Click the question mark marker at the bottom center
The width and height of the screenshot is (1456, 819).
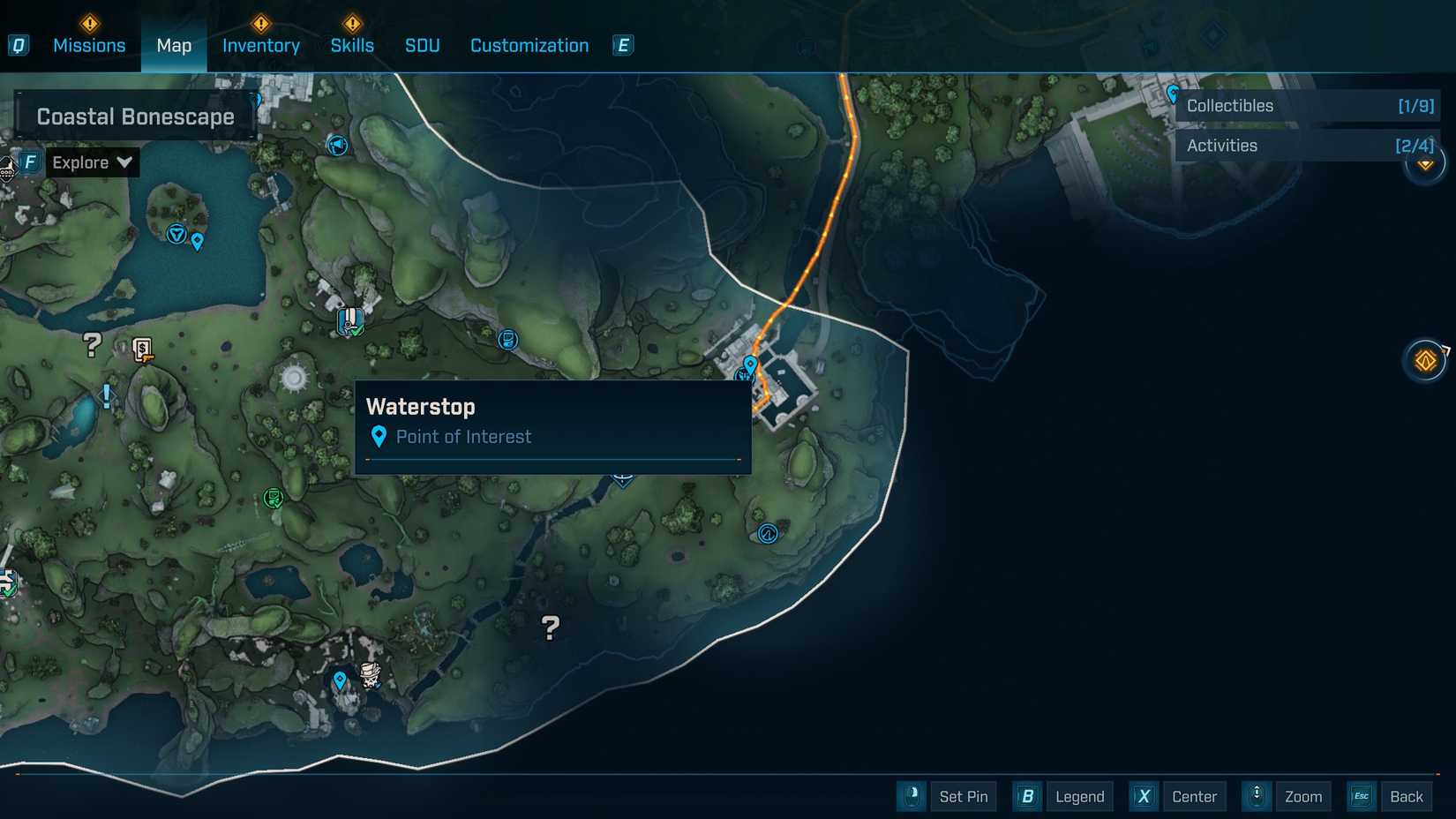click(x=550, y=627)
